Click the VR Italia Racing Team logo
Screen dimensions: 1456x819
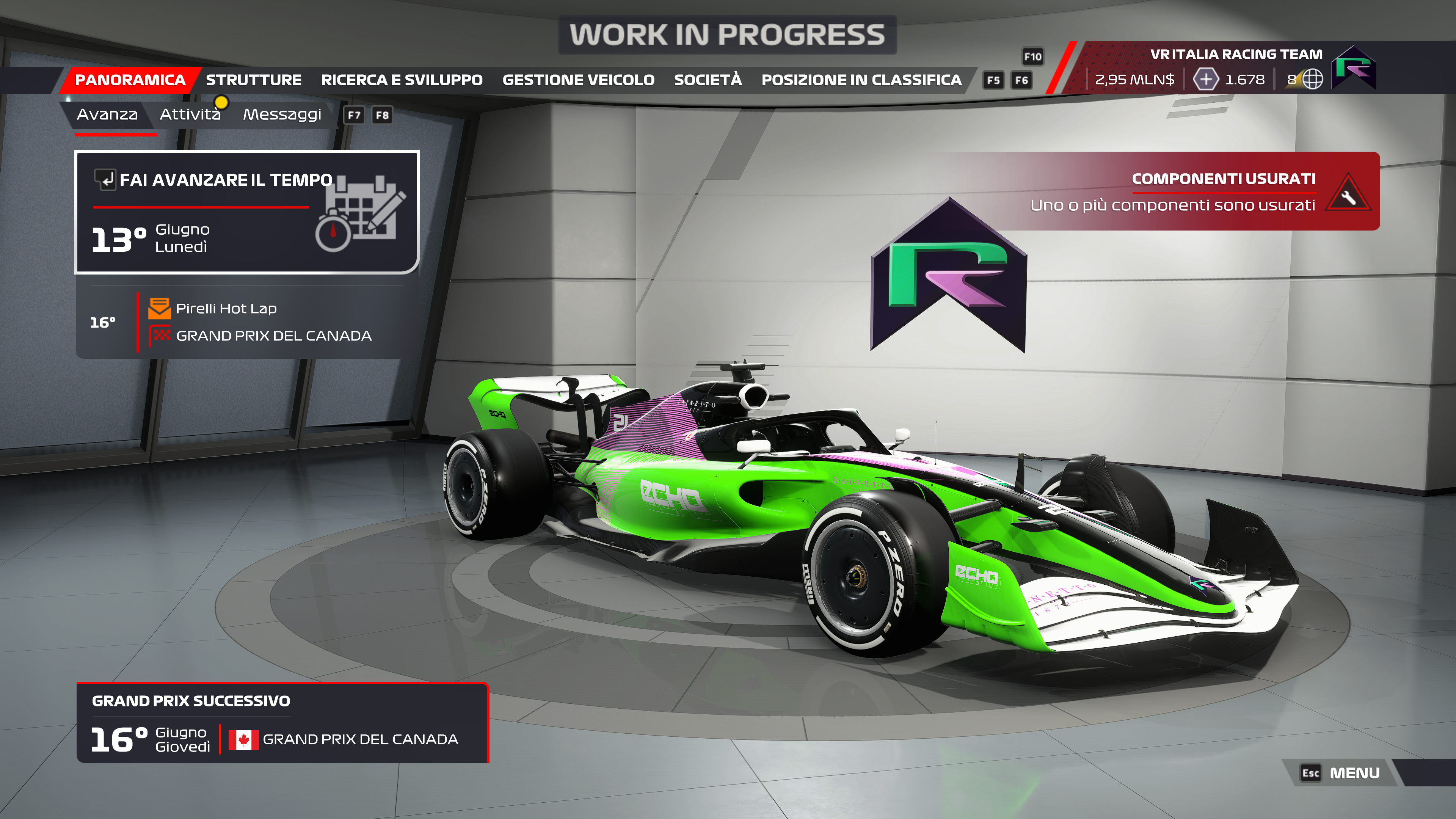tap(1353, 68)
